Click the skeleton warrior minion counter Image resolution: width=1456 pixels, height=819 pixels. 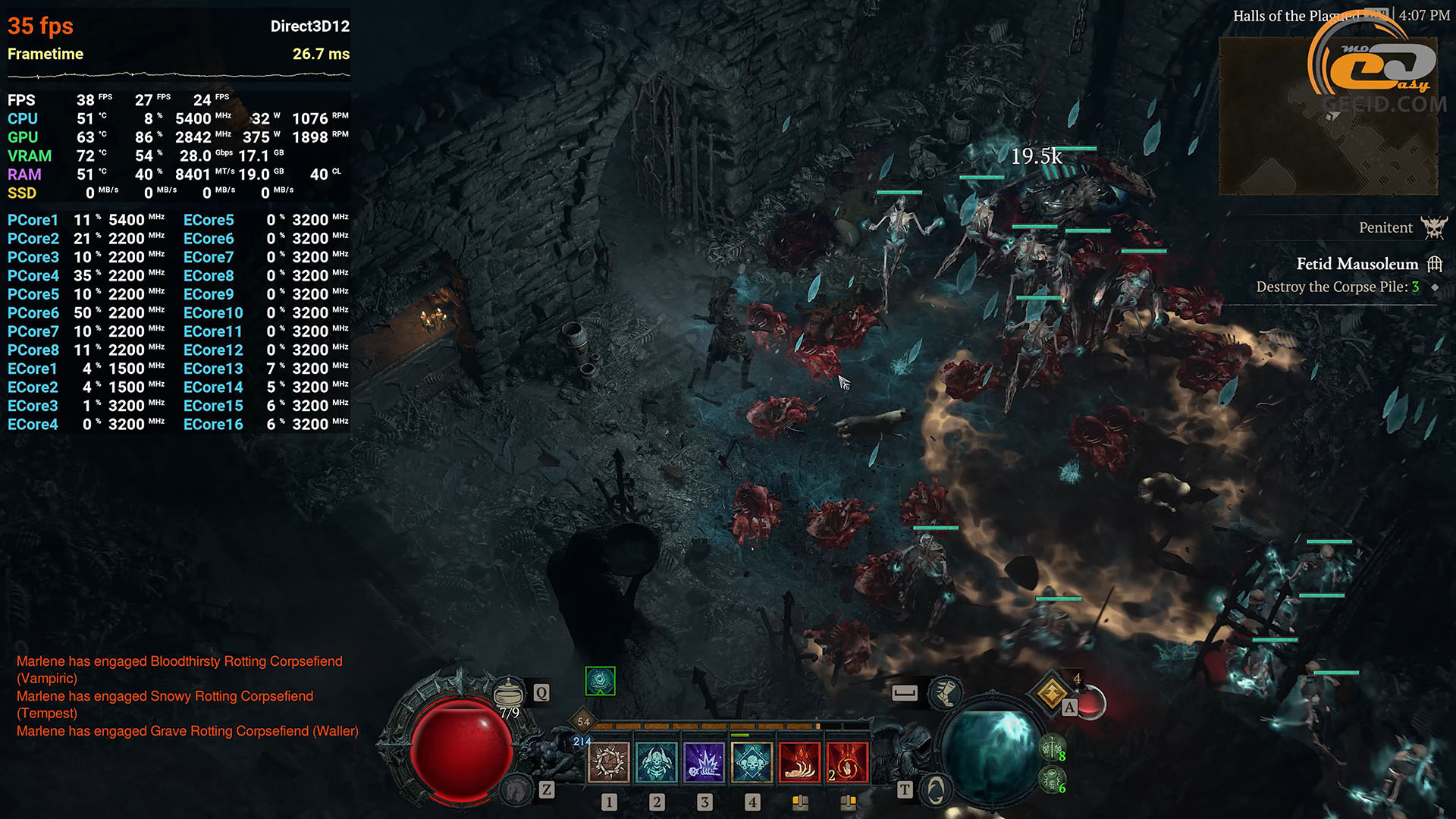click(x=1052, y=748)
